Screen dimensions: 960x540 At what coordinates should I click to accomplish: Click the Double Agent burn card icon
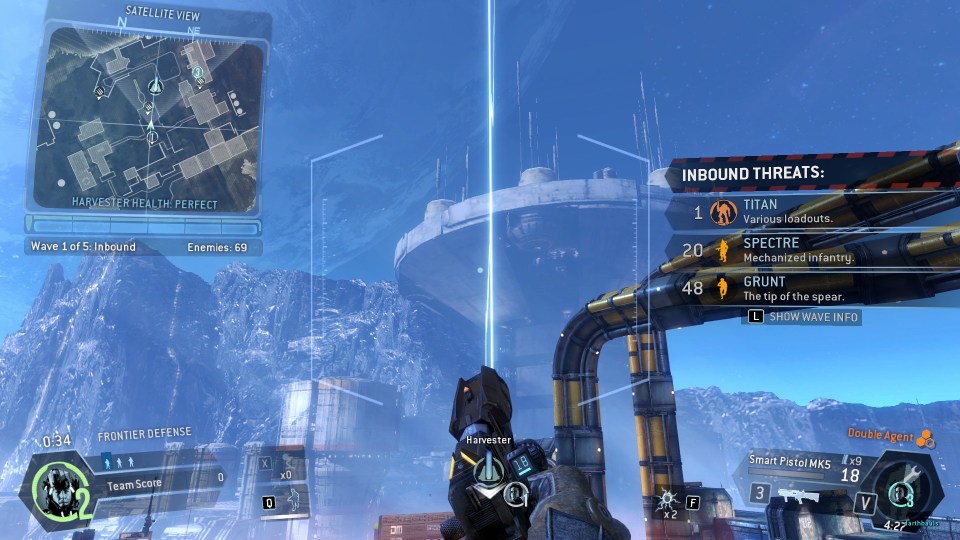click(x=925, y=438)
